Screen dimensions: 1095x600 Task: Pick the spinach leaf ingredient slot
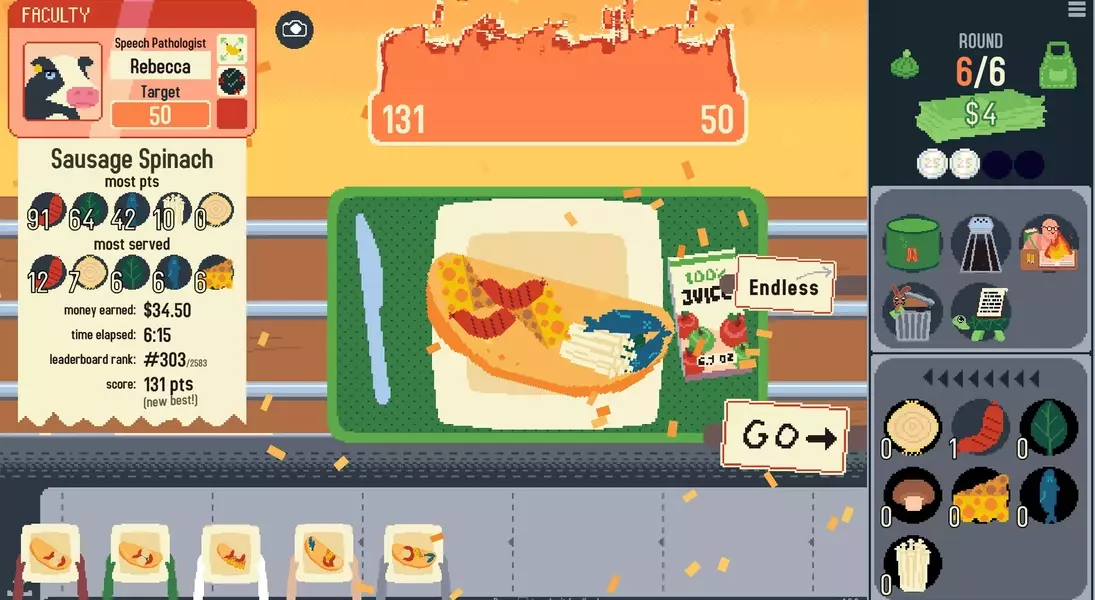[x=1048, y=427]
